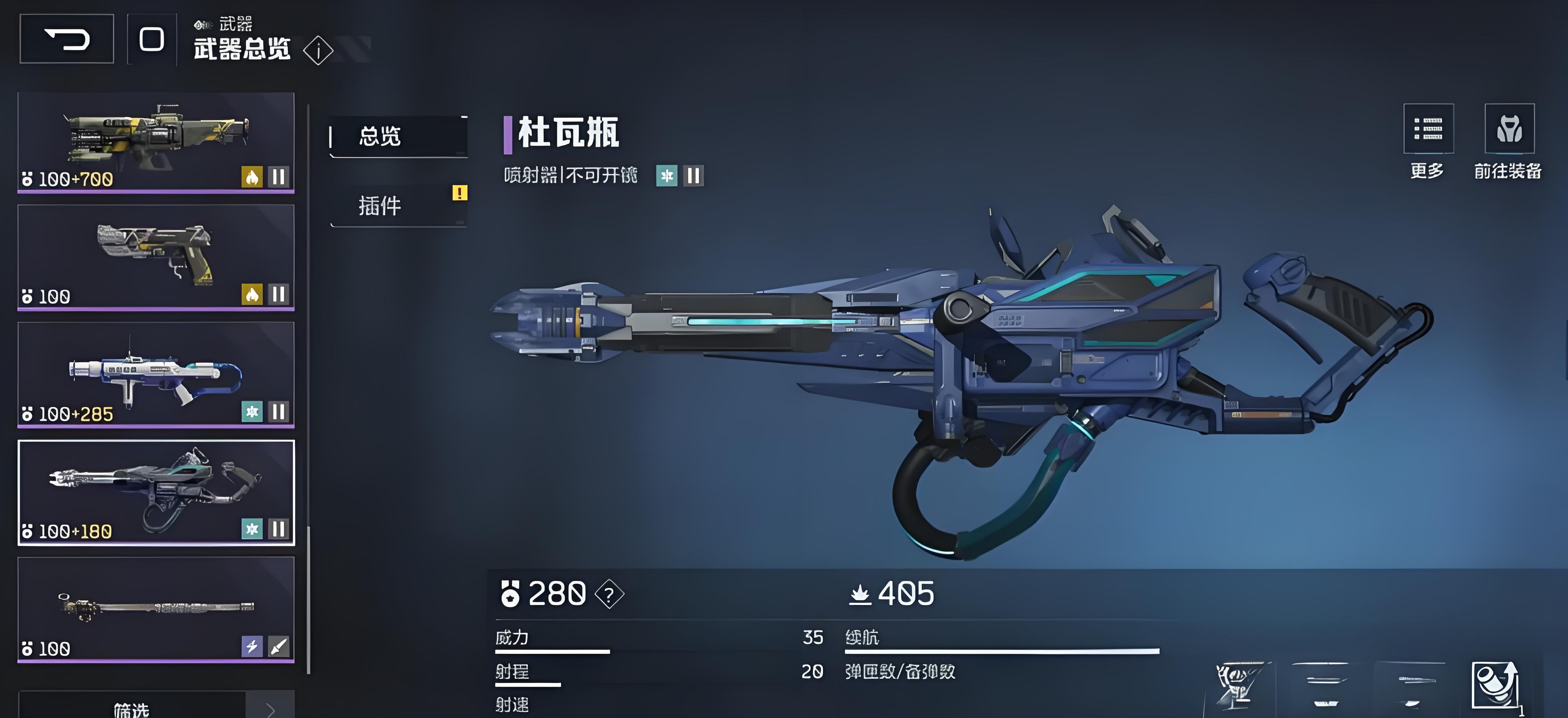The height and width of the screenshot is (718, 1568).
Task: Open weapon overview info diamond icon
Action: coord(318,51)
